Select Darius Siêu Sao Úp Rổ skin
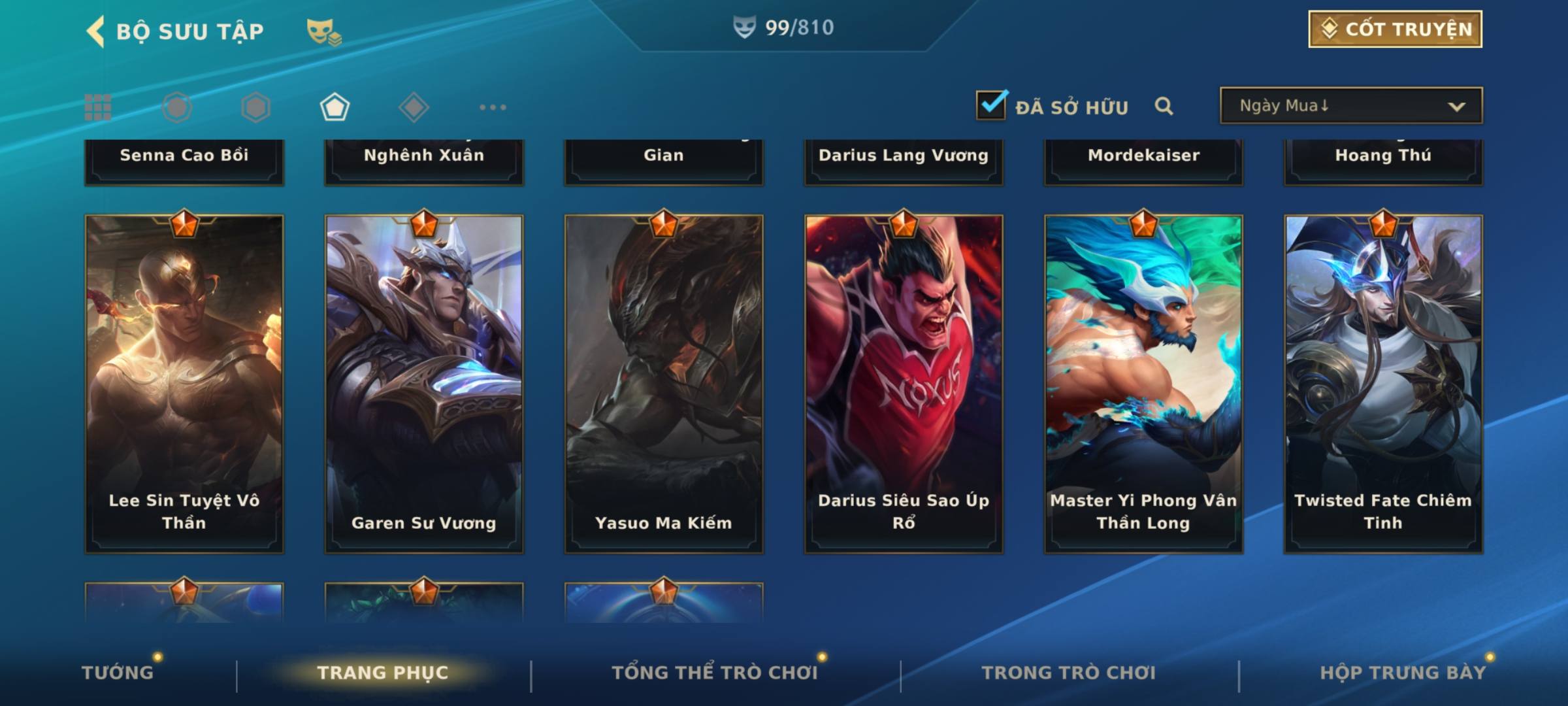Screen dimensions: 1568x706 click(904, 384)
